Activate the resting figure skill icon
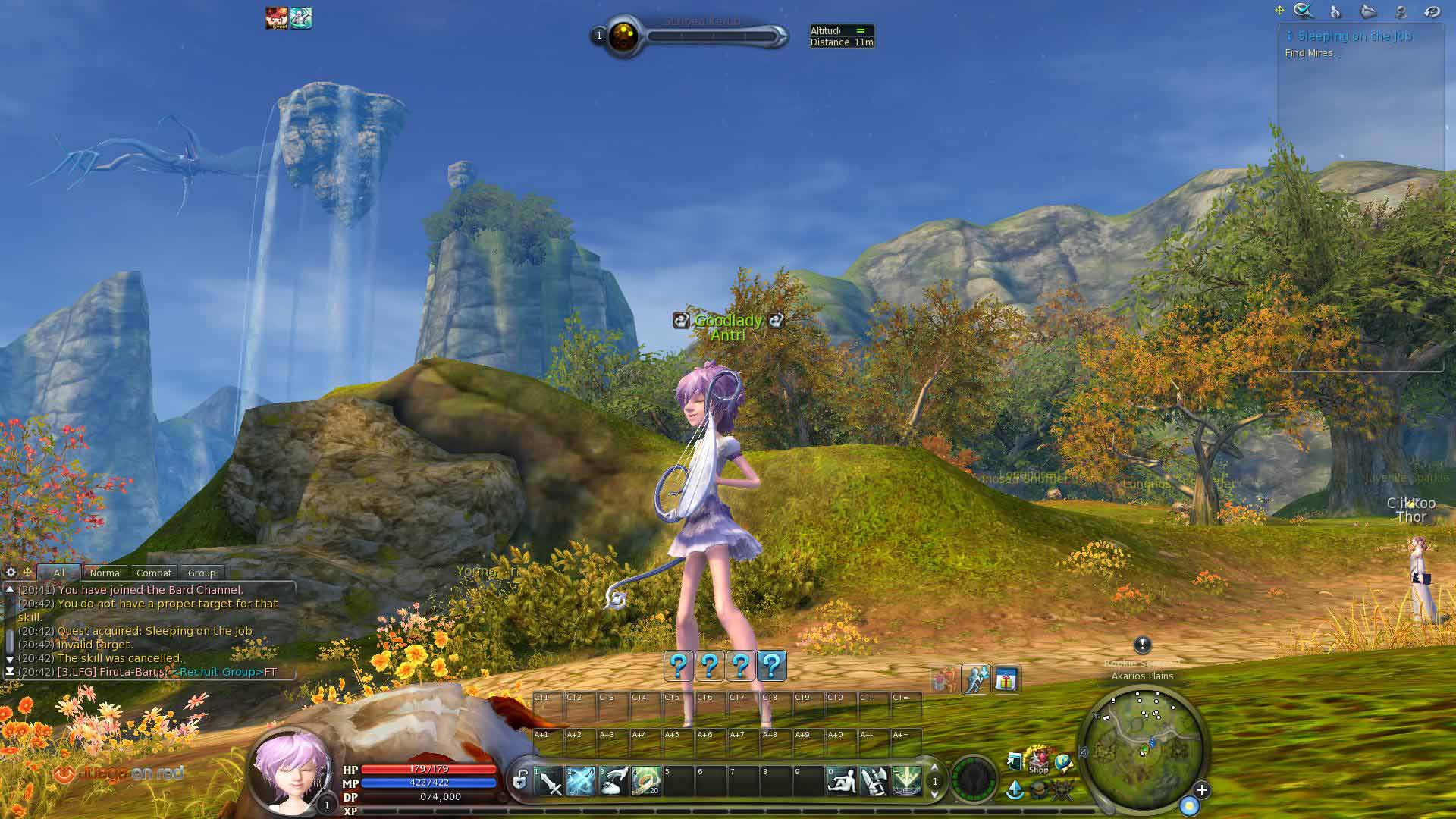Screen dimensions: 1456x819 [841, 781]
